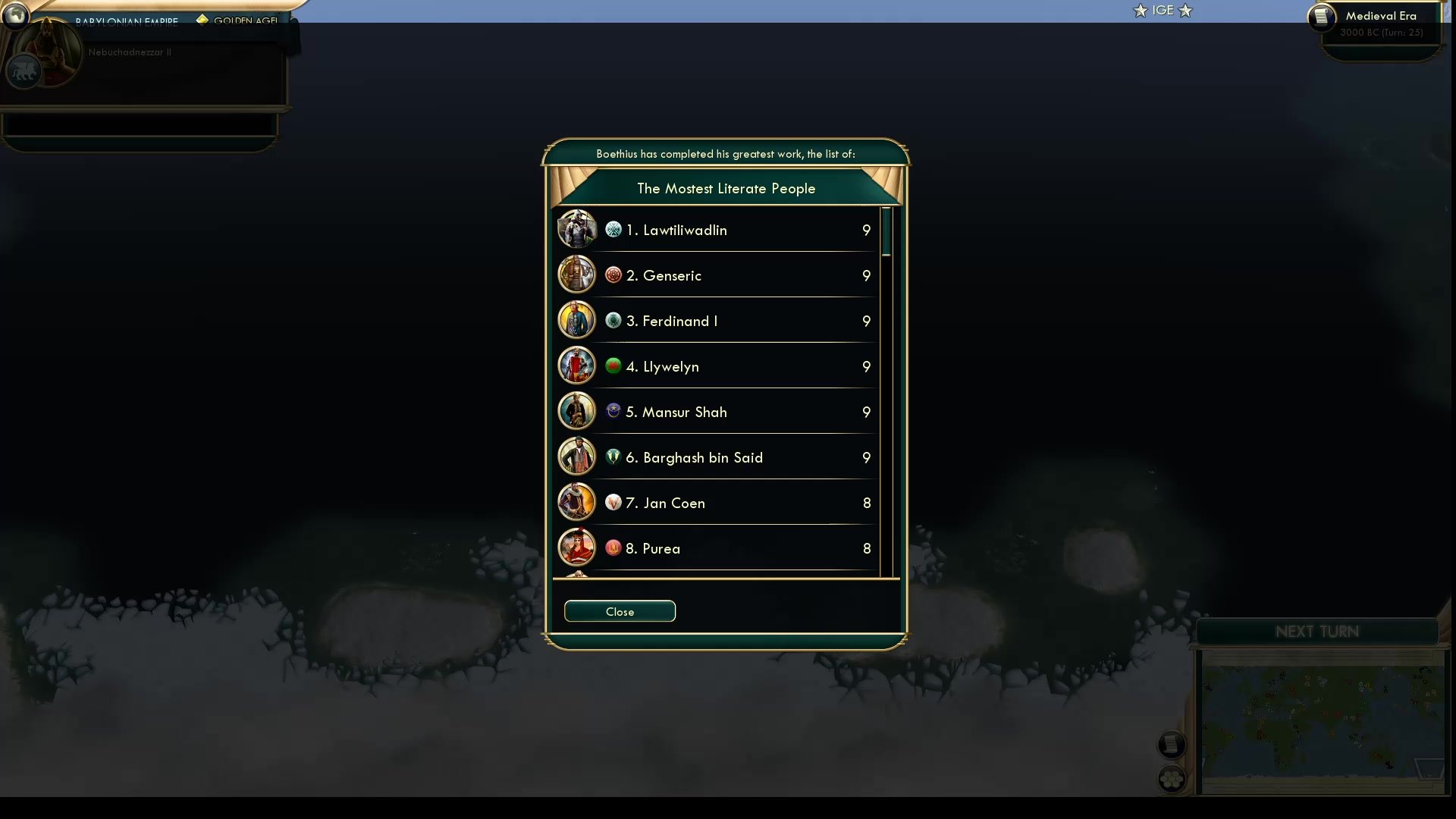Open the globe world view icon top-left
Image resolution: width=1456 pixels, height=819 pixels.
(15, 16)
